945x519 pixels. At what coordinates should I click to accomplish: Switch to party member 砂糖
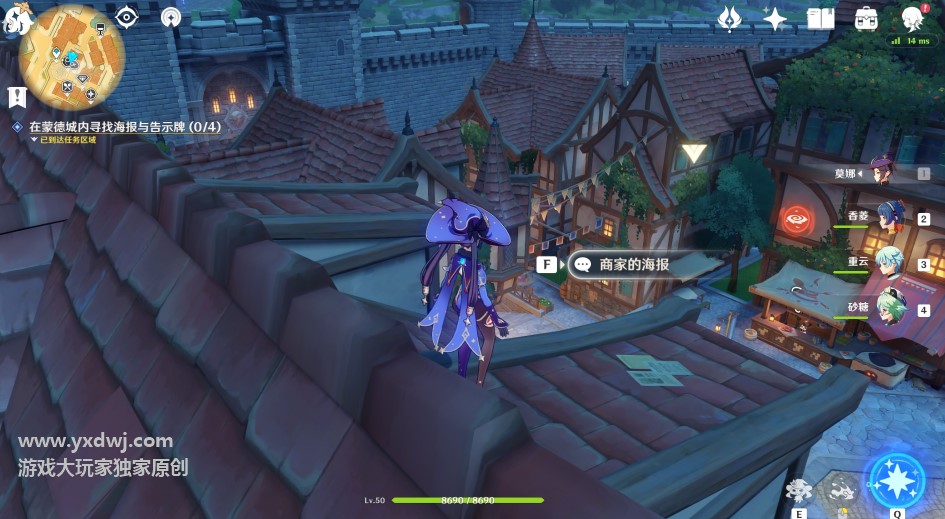click(x=890, y=308)
